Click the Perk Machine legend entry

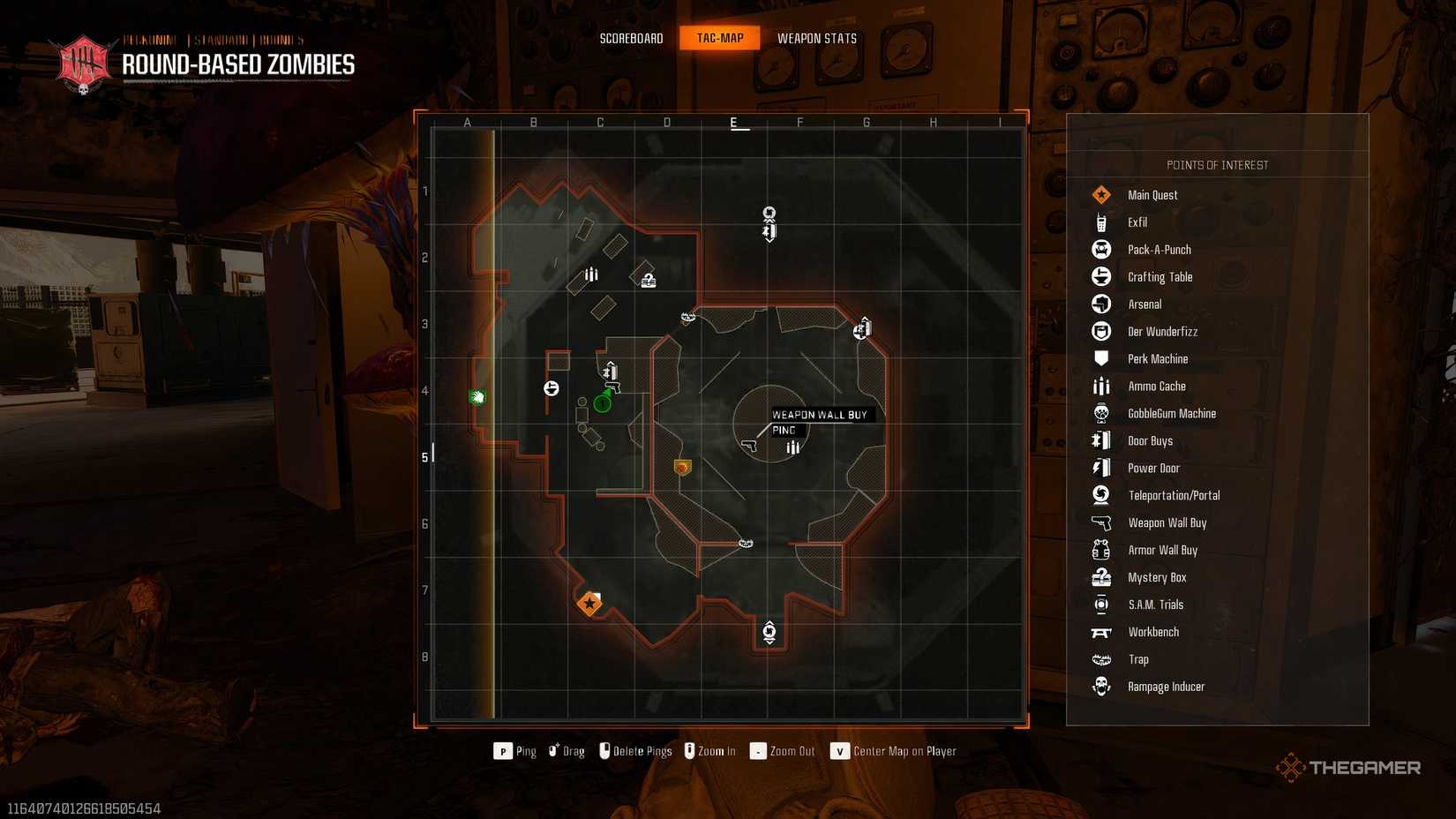tap(1157, 359)
